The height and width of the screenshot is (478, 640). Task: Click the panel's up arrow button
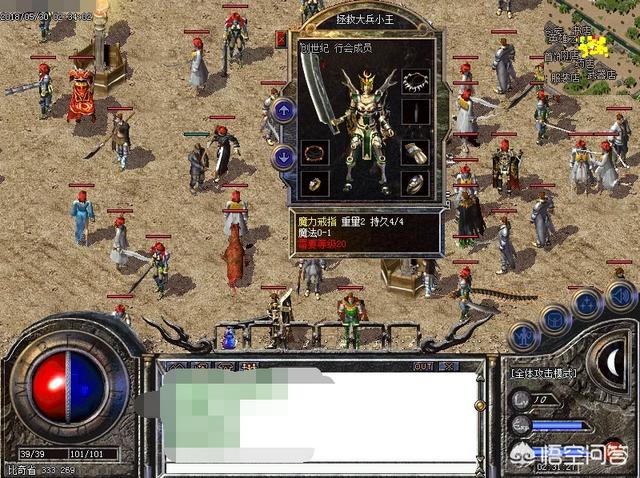[284, 111]
